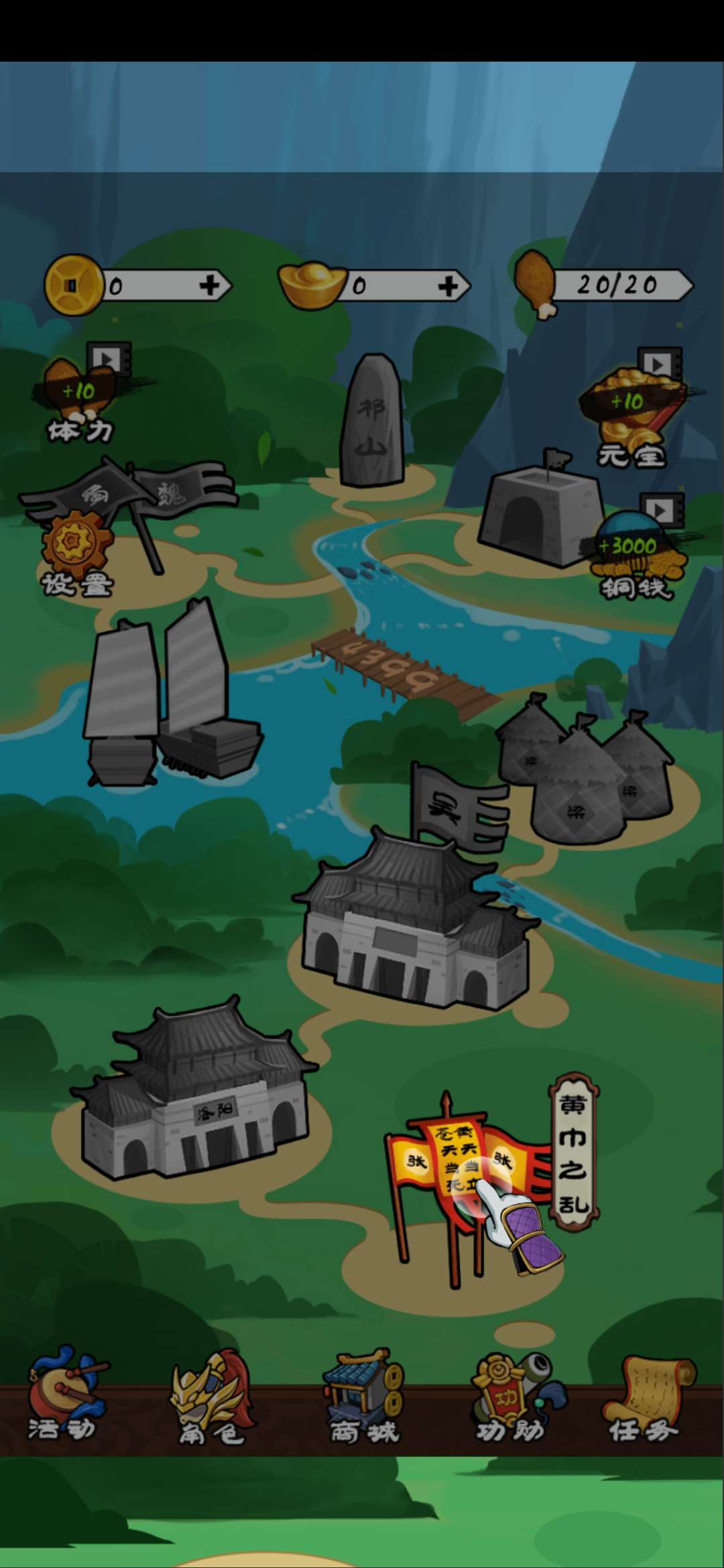Watch the video for +10 stamina (体力)
Screen dimensions: 724x1568
pos(82,394)
